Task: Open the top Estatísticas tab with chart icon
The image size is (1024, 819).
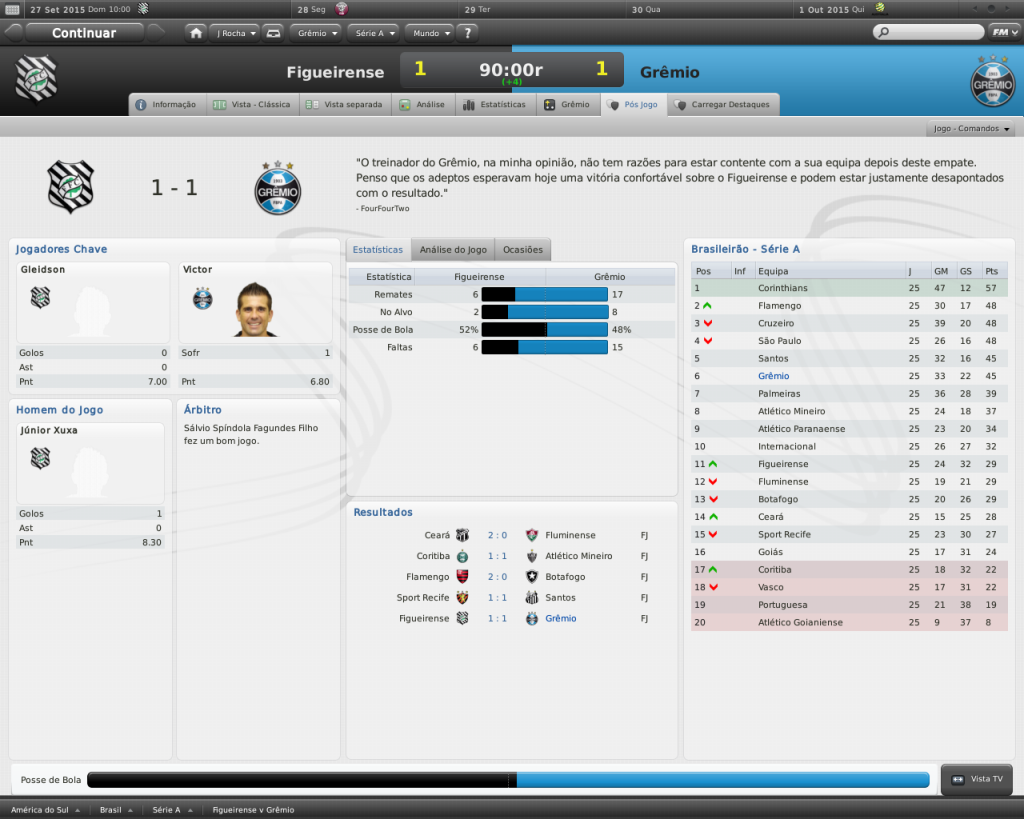Action: pos(495,104)
